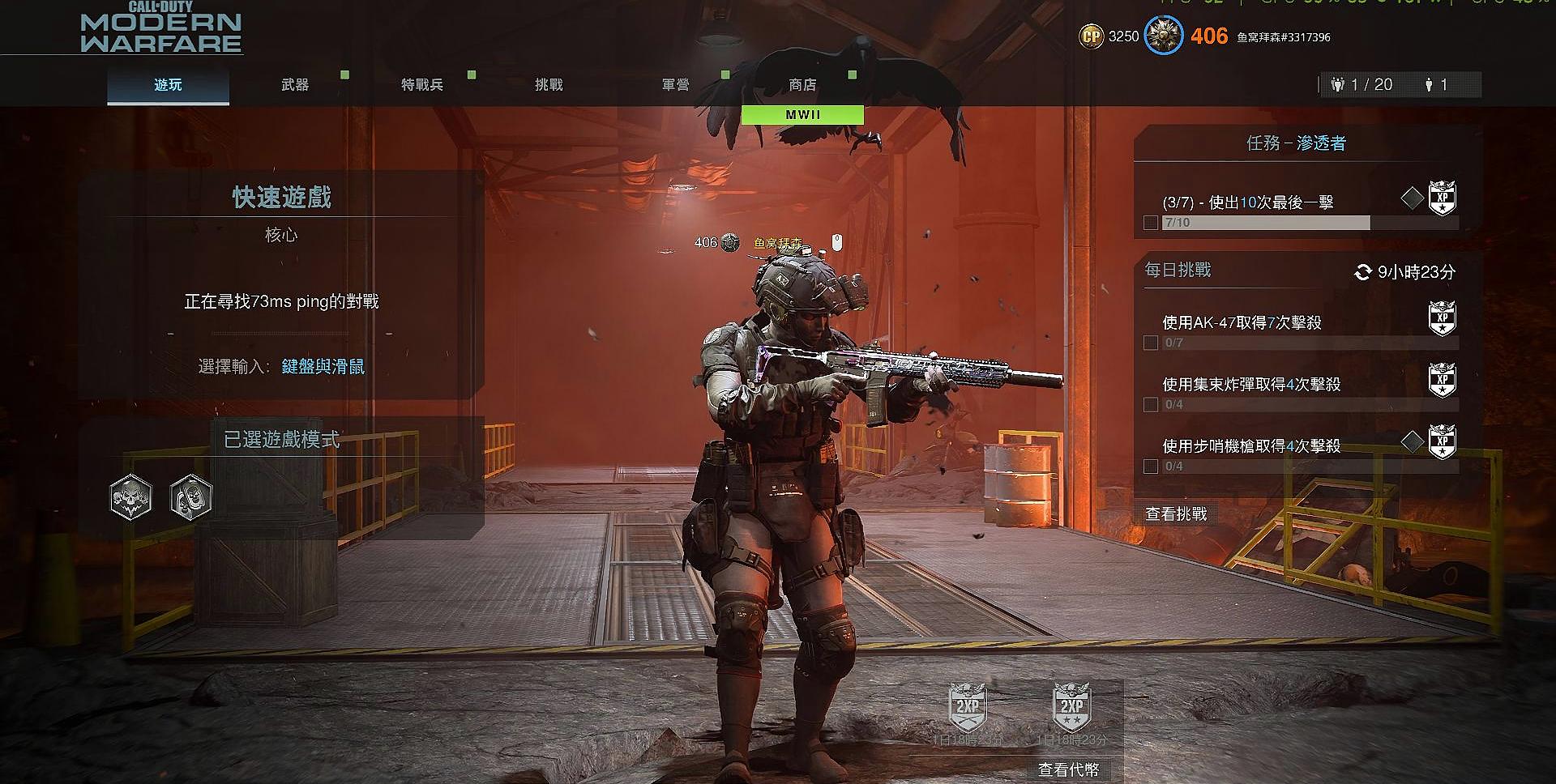This screenshot has height=784, width=1556.
Task: Click the COD Points balance icon
Action: (x=1092, y=36)
